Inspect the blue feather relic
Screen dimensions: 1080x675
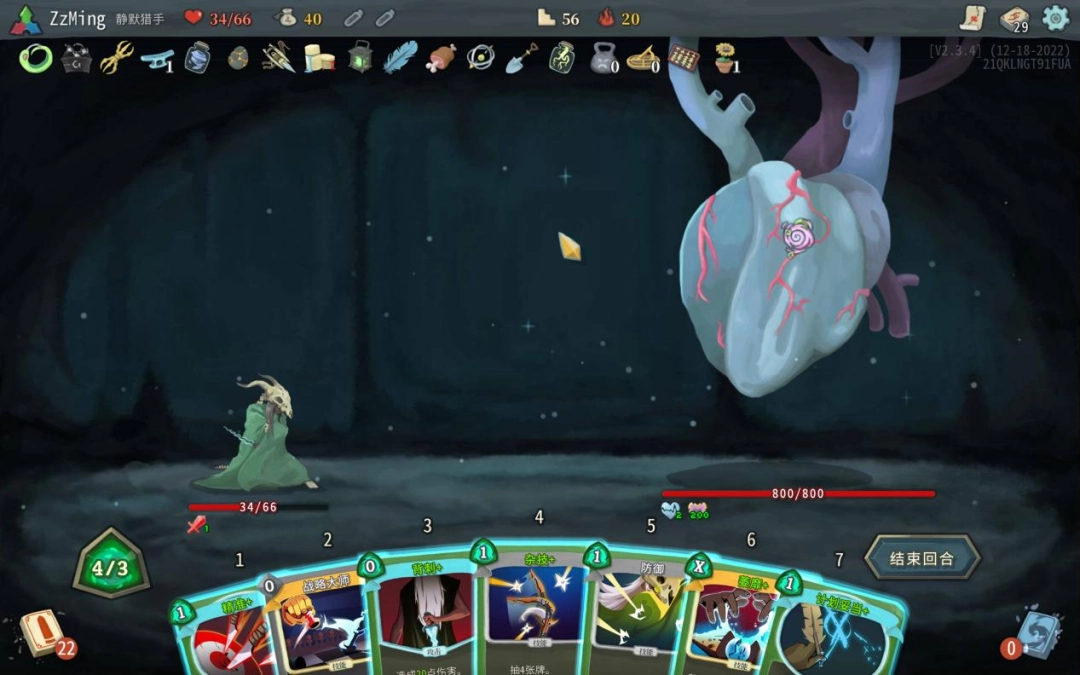coord(400,57)
